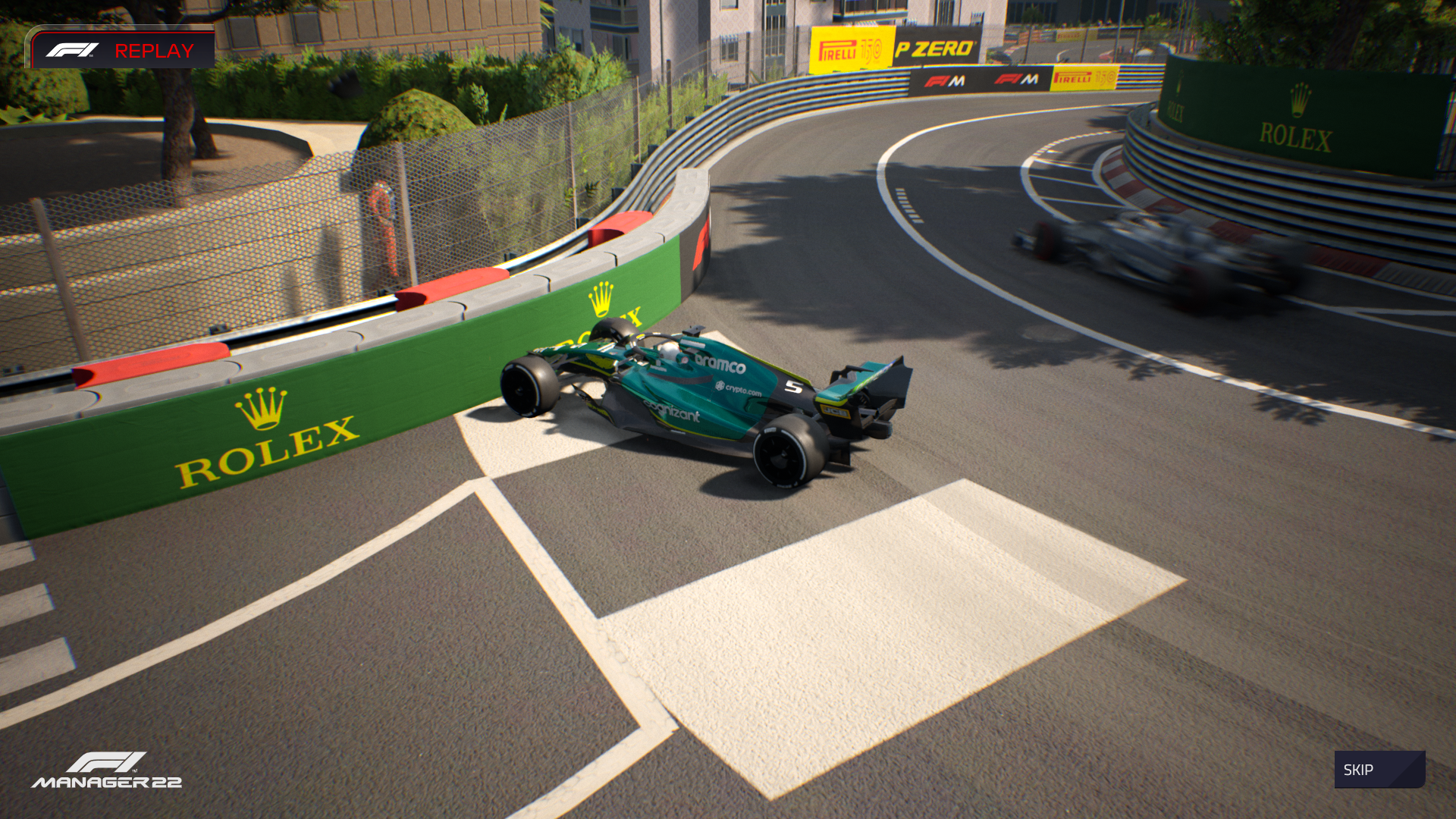
Task: Click the Rolex crown emblem on the barrier
Action: (262, 406)
